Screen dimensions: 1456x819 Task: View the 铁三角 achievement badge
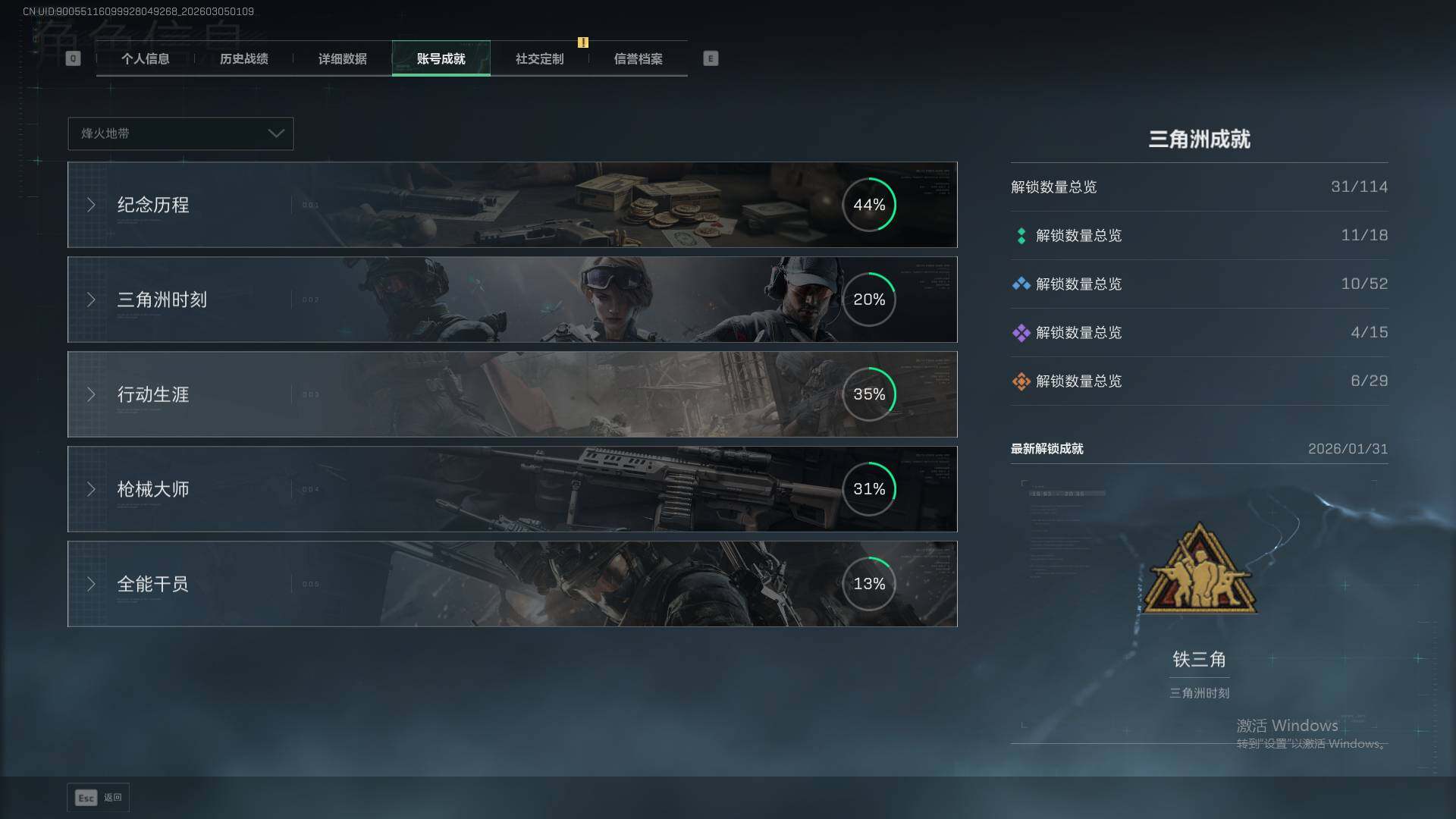pos(1199,570)
